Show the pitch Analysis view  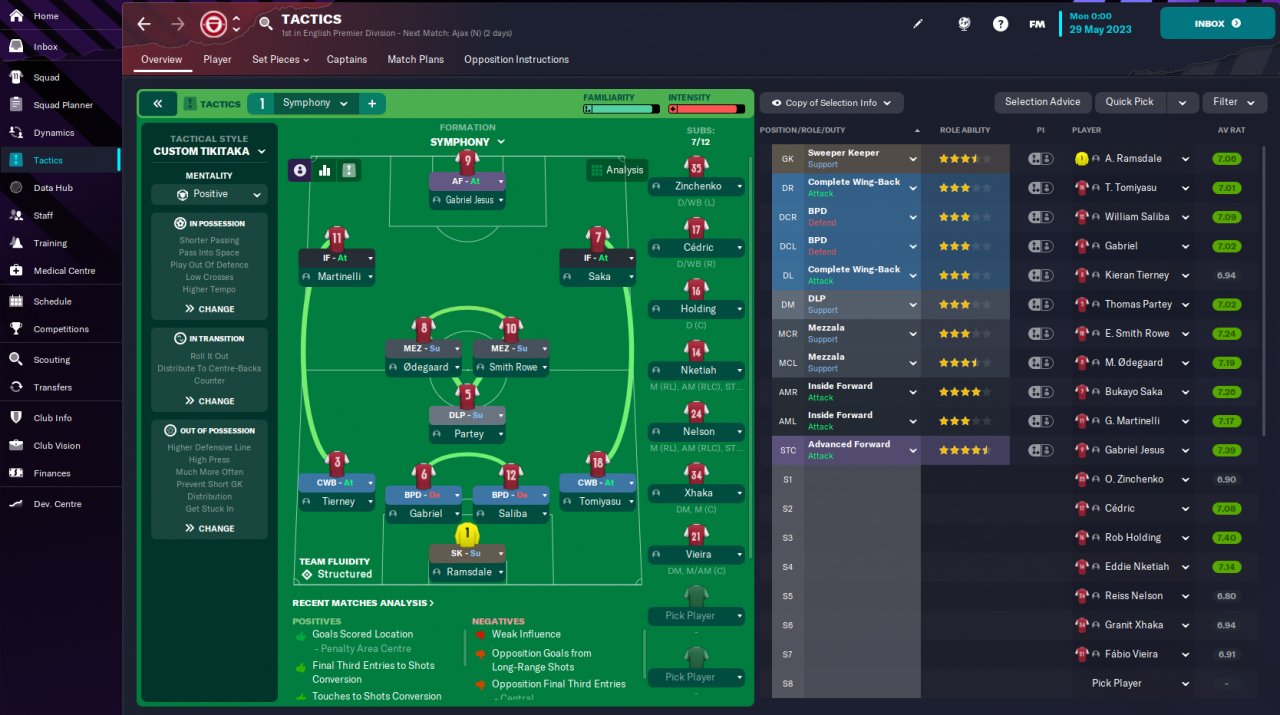[616, 170]
